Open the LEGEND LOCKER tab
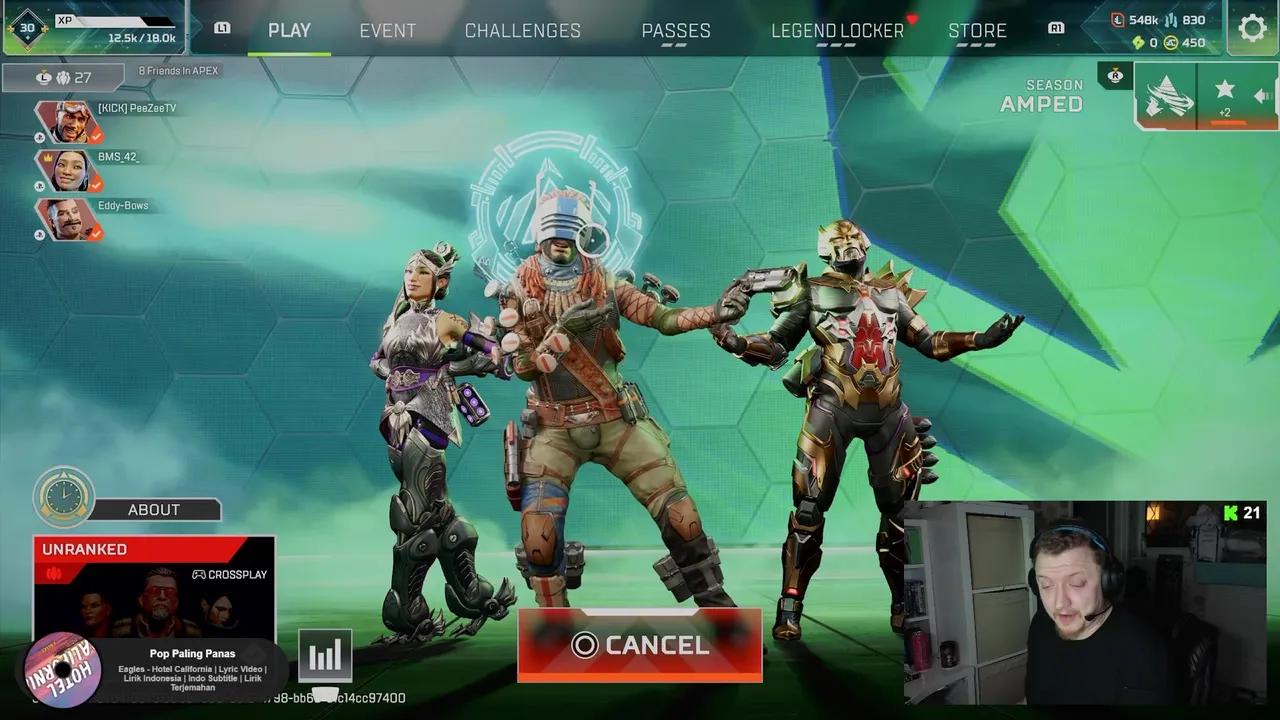Image resolution: width=1280 pixels, height=720 pixels. point(836,30)
